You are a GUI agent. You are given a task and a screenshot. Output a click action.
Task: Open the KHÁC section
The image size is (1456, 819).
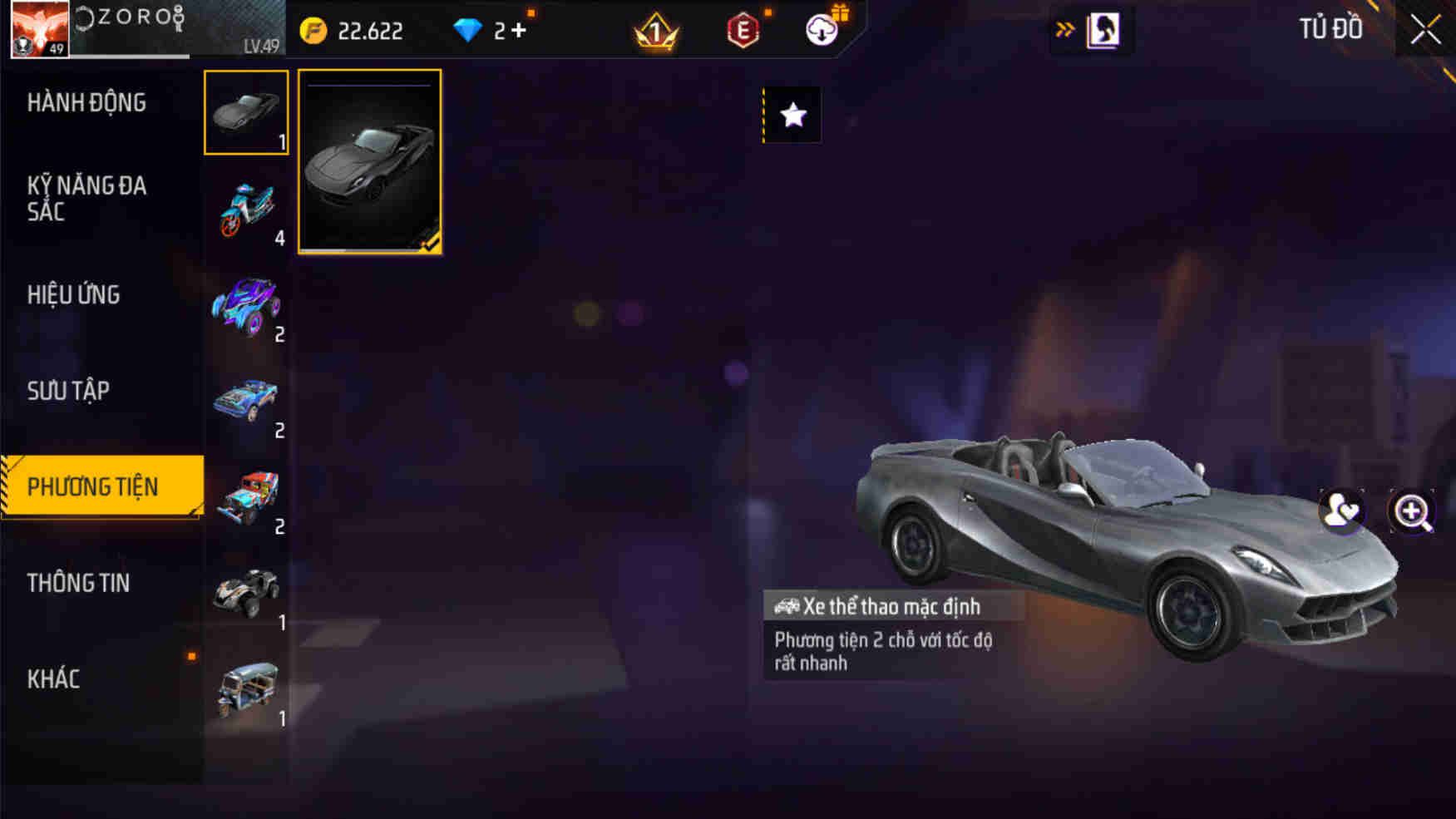point(54,678)
